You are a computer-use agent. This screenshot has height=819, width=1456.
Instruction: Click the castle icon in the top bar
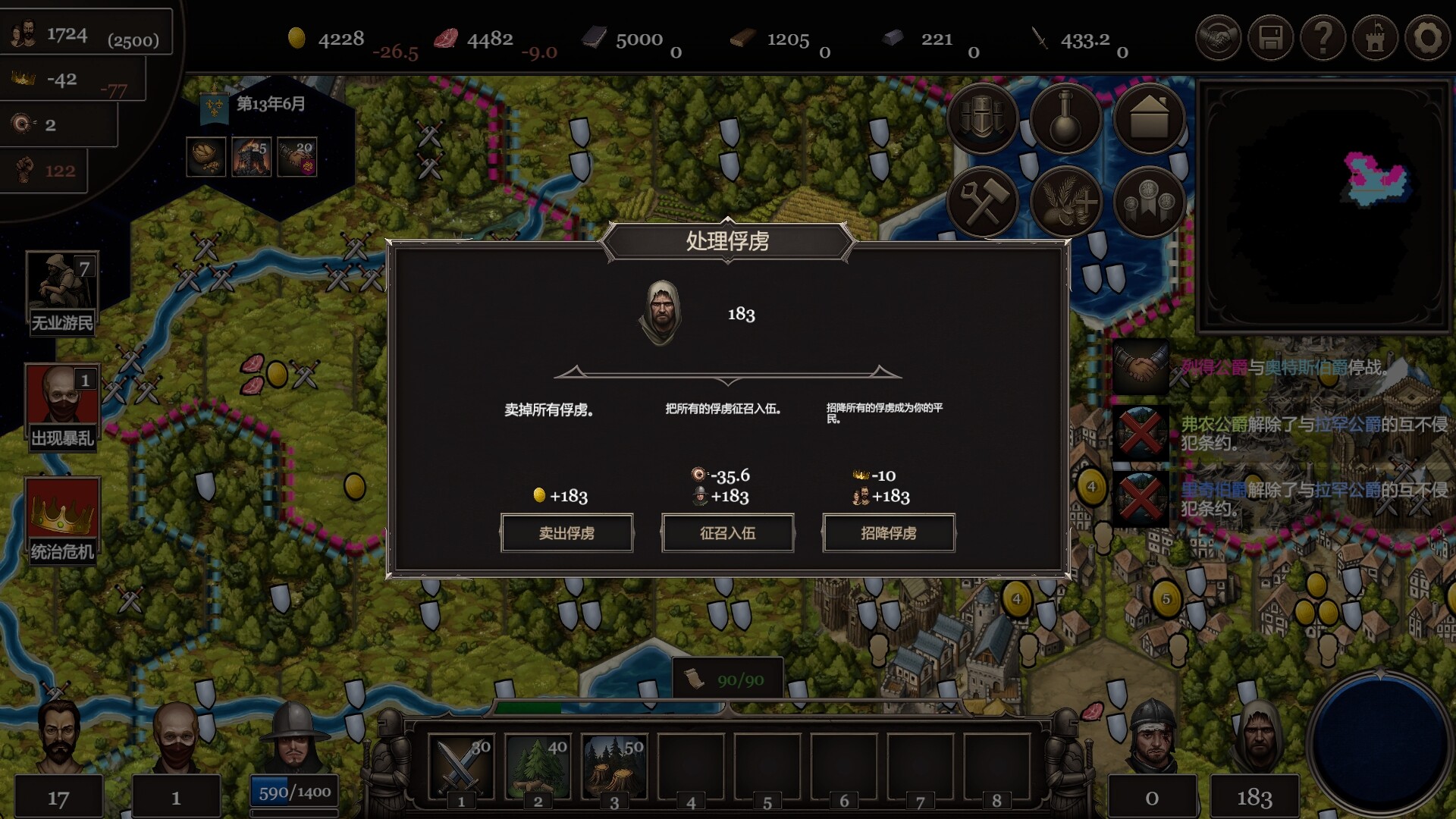1375,36
